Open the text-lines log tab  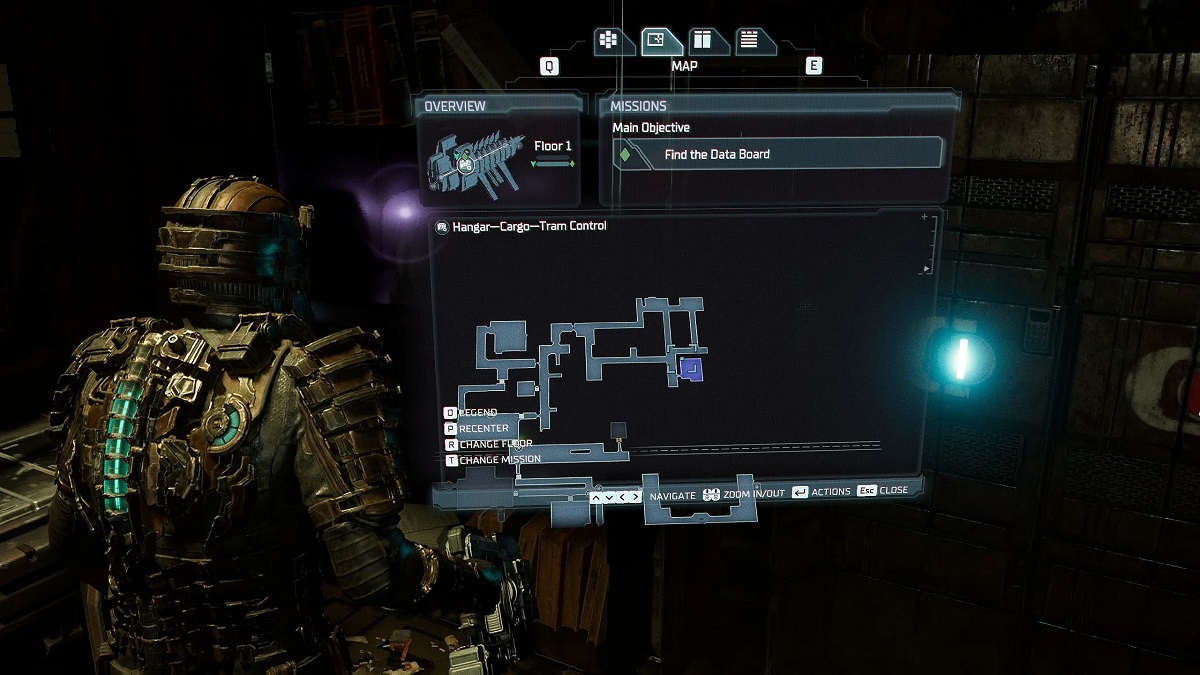tap(750, 40)
